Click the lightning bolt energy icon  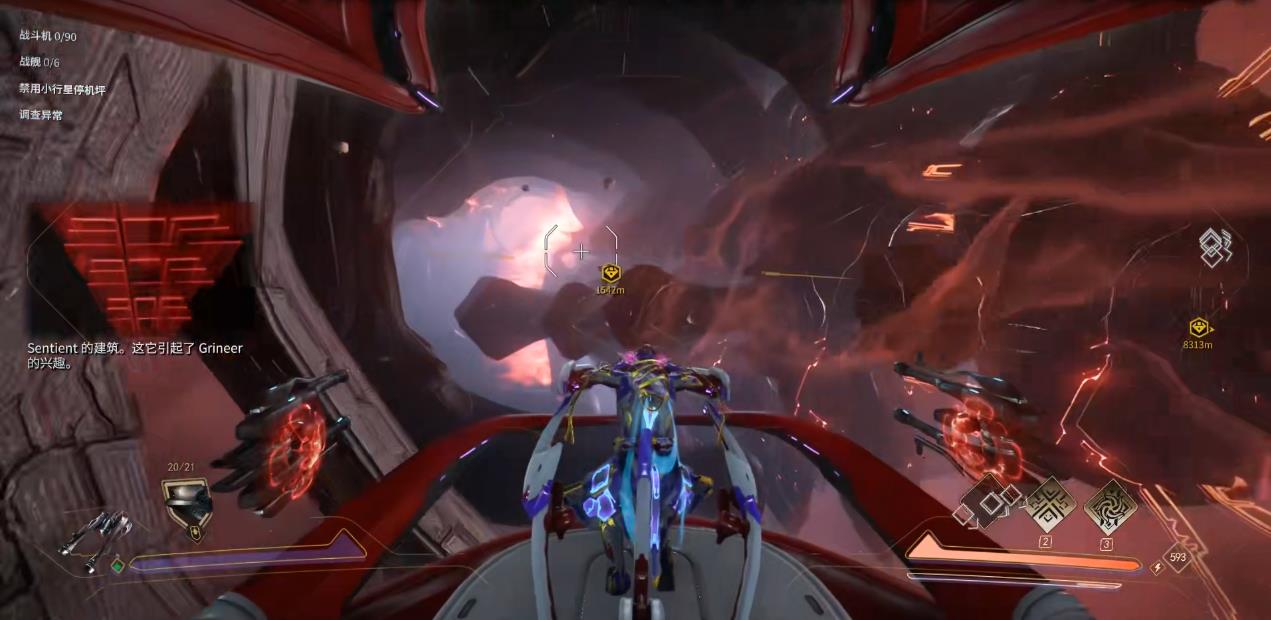click(x=1158, y=567)
